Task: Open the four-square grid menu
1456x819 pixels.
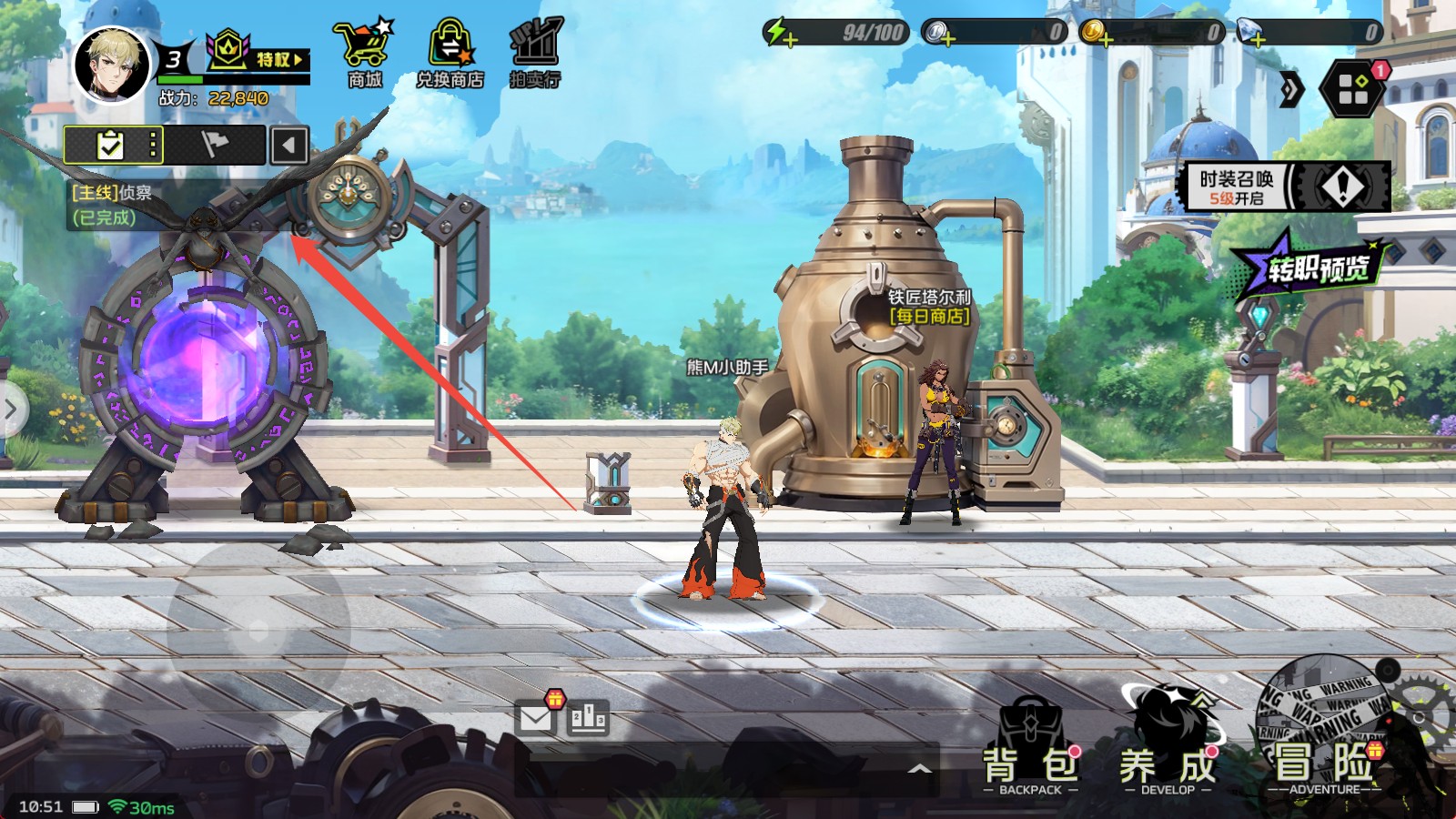Action: coord(1353,89)
